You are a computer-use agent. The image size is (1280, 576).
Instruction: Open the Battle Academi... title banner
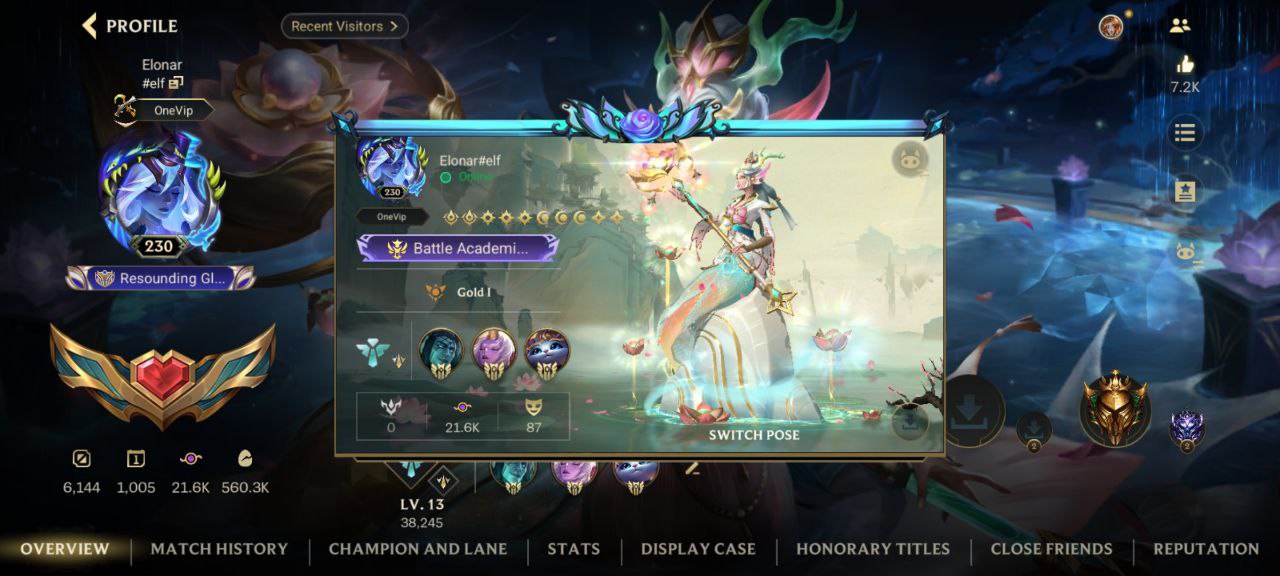[x=458, y=249]
